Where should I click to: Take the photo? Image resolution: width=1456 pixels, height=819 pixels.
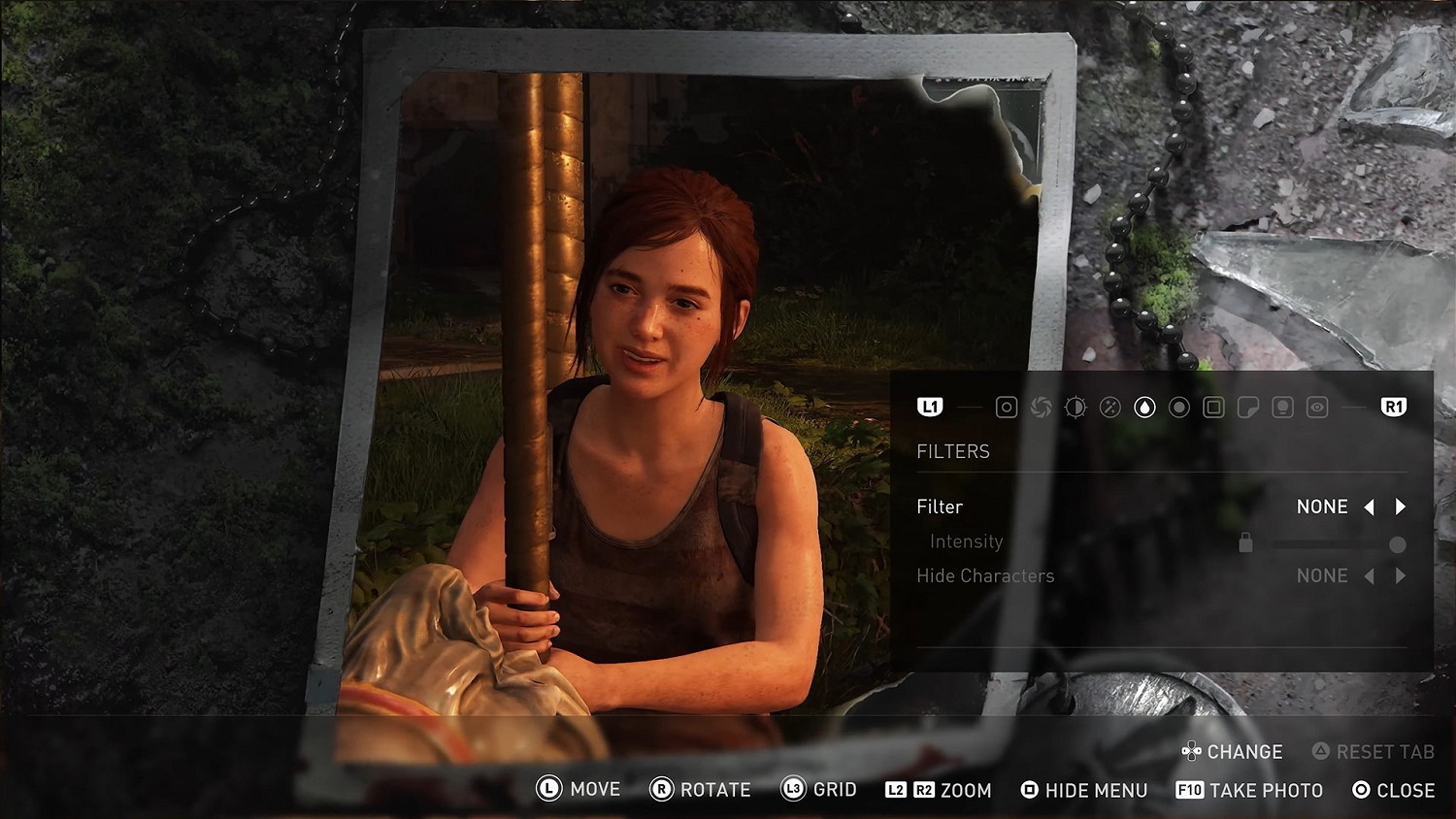1250,790
